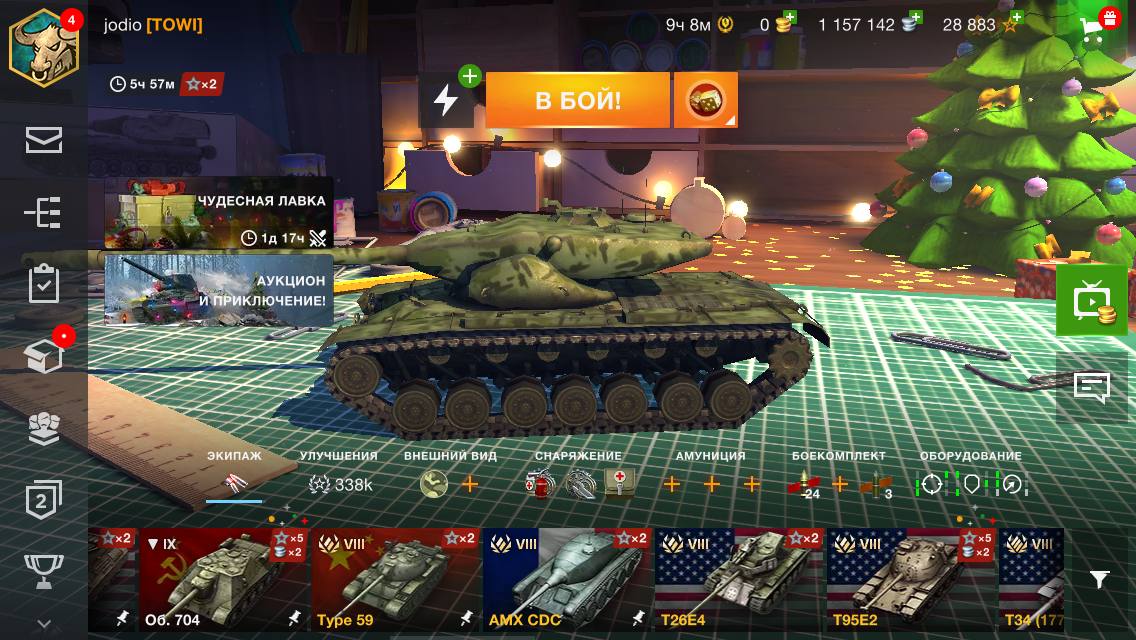
Task: Select the Об. 704 tank
Action: (223, 579)
